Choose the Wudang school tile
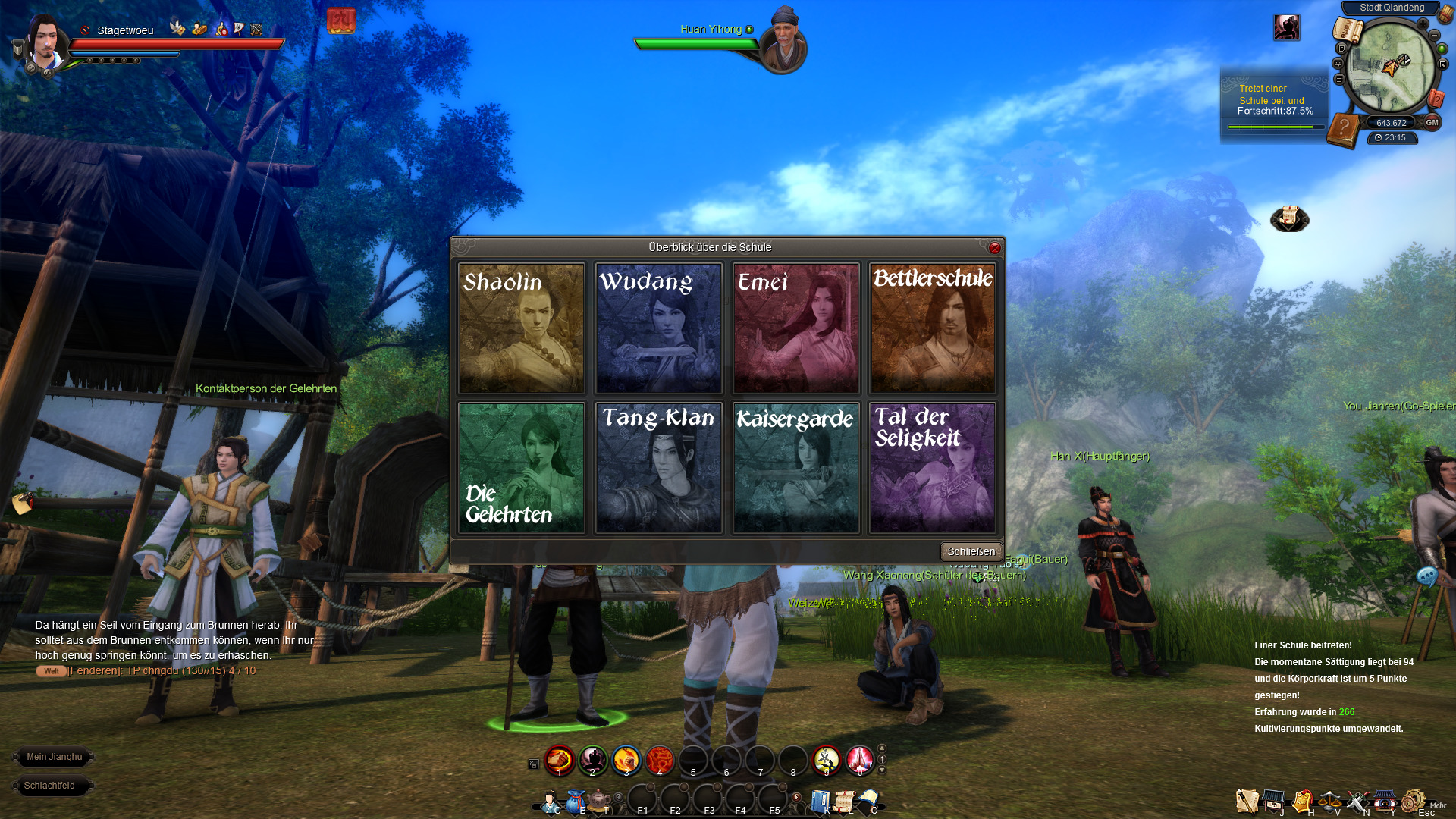 tap(658, 328)
